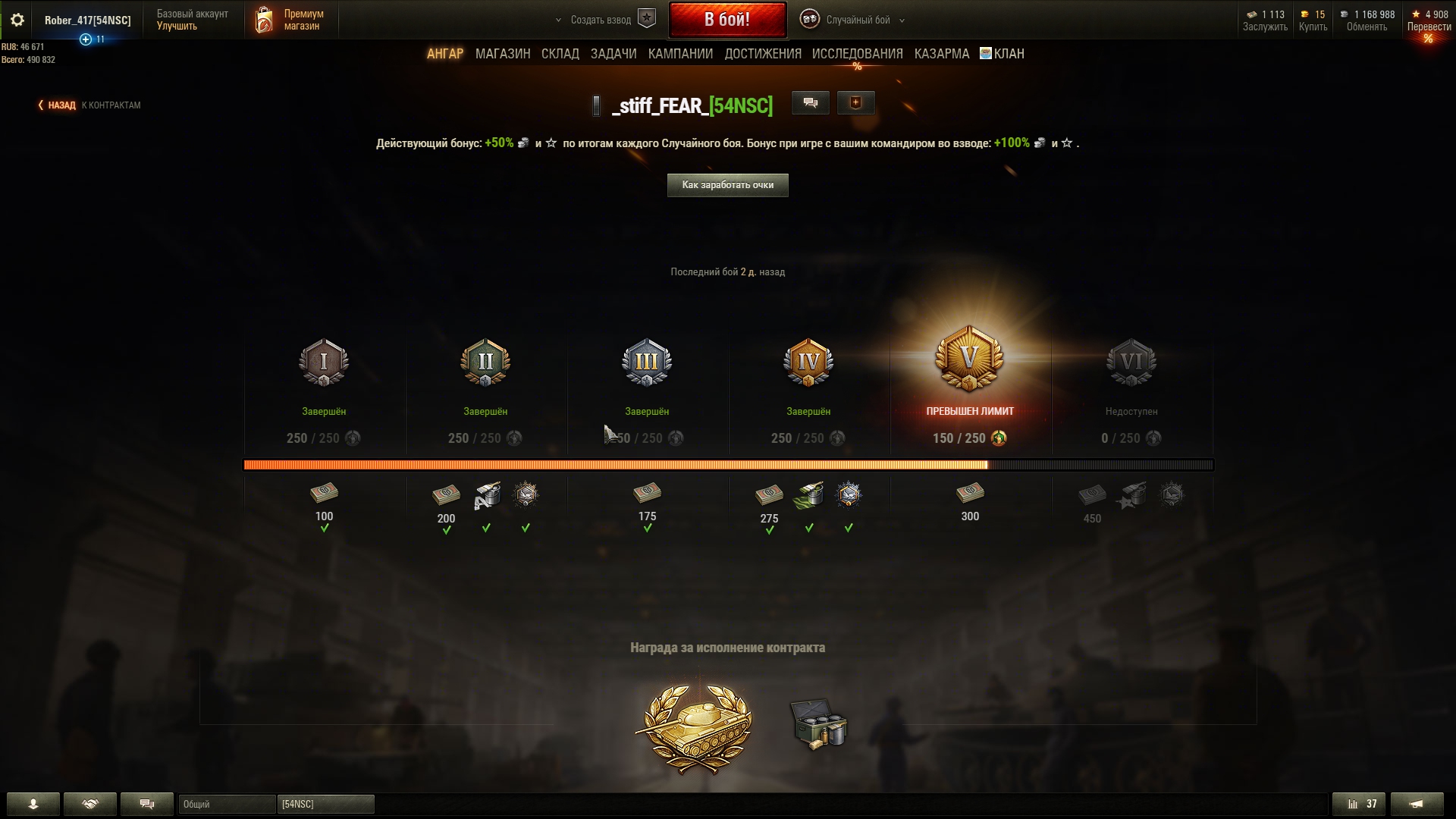Viewport: 1456px width, 819px height.
Task: Open the ИССЛЕДОВАНИЯ tab
Action: 857,54
